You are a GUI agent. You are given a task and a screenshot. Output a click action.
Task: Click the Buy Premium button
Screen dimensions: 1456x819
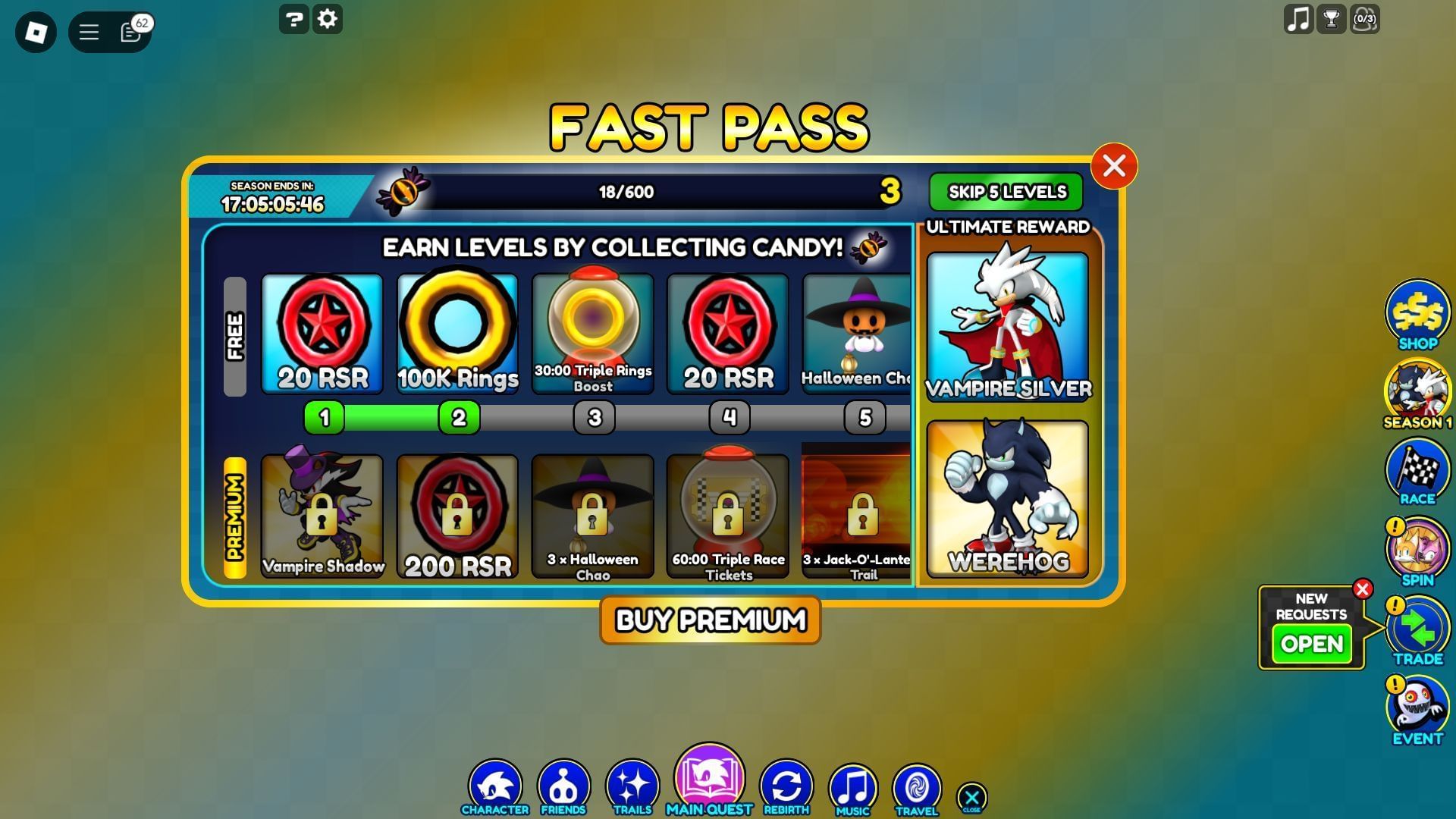pyautogui.click(x=708, y=620)
